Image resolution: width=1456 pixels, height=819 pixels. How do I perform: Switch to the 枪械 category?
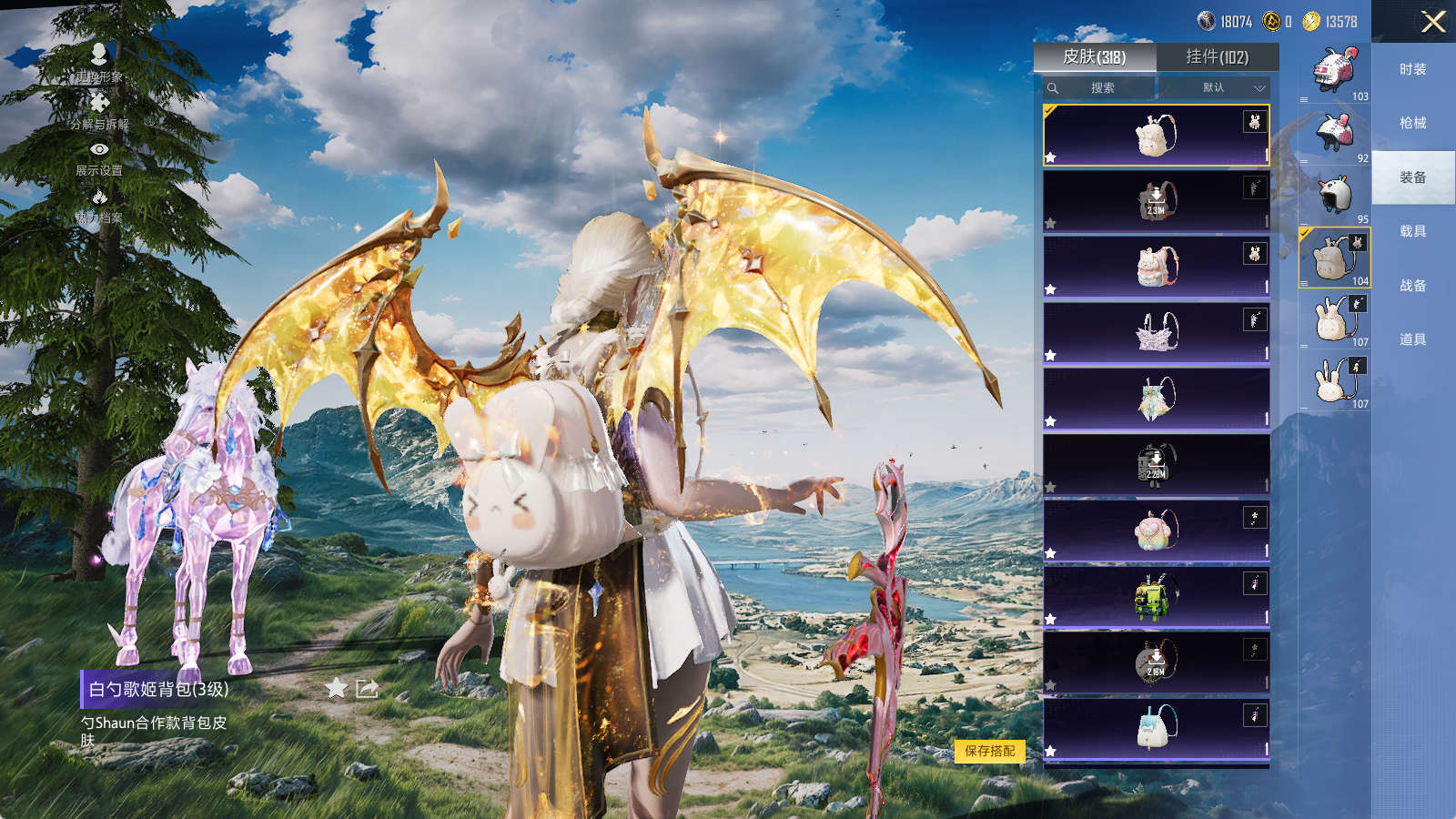click(1412, 123)
